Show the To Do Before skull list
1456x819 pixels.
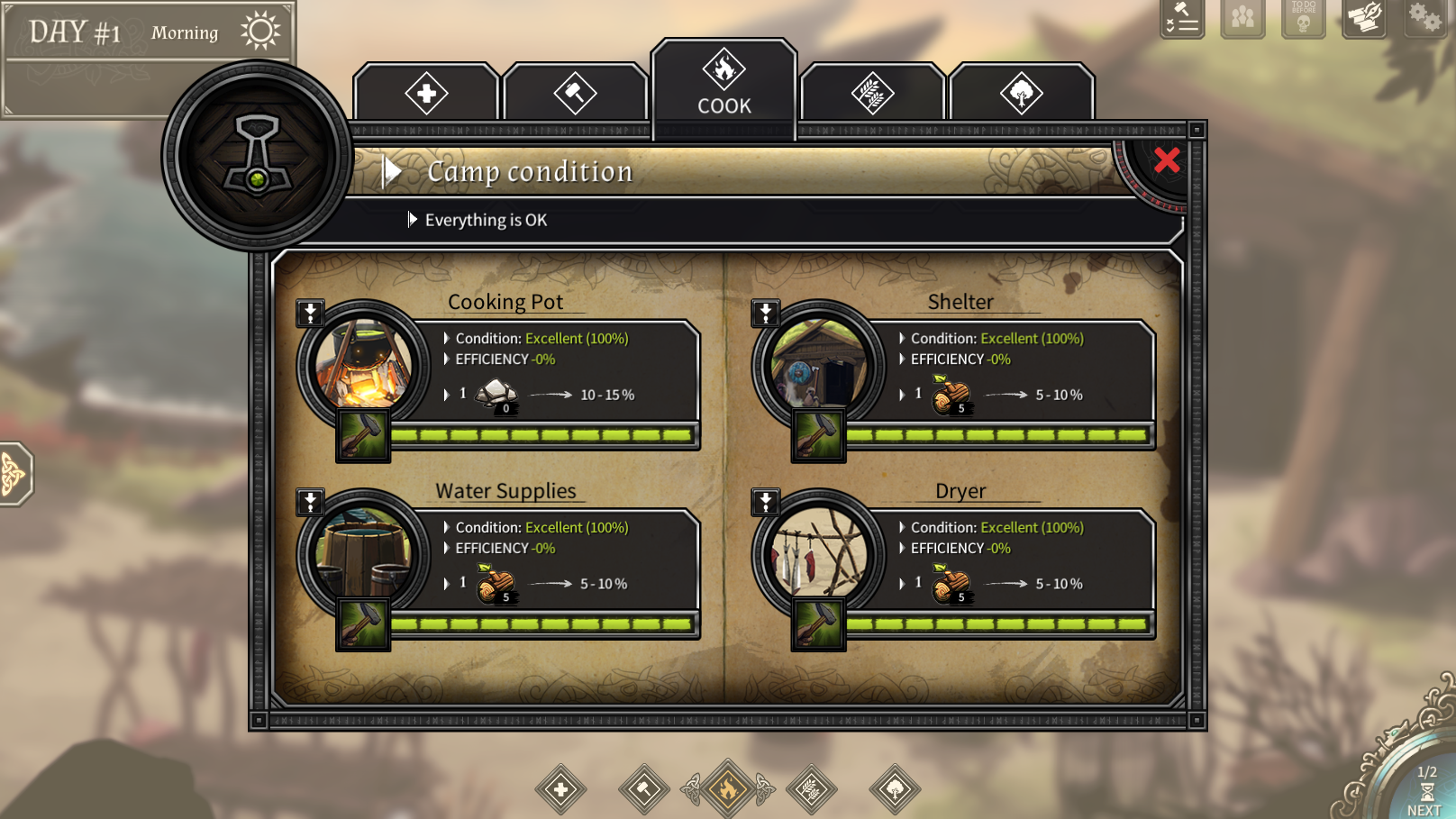click(x=1303, y=17)
